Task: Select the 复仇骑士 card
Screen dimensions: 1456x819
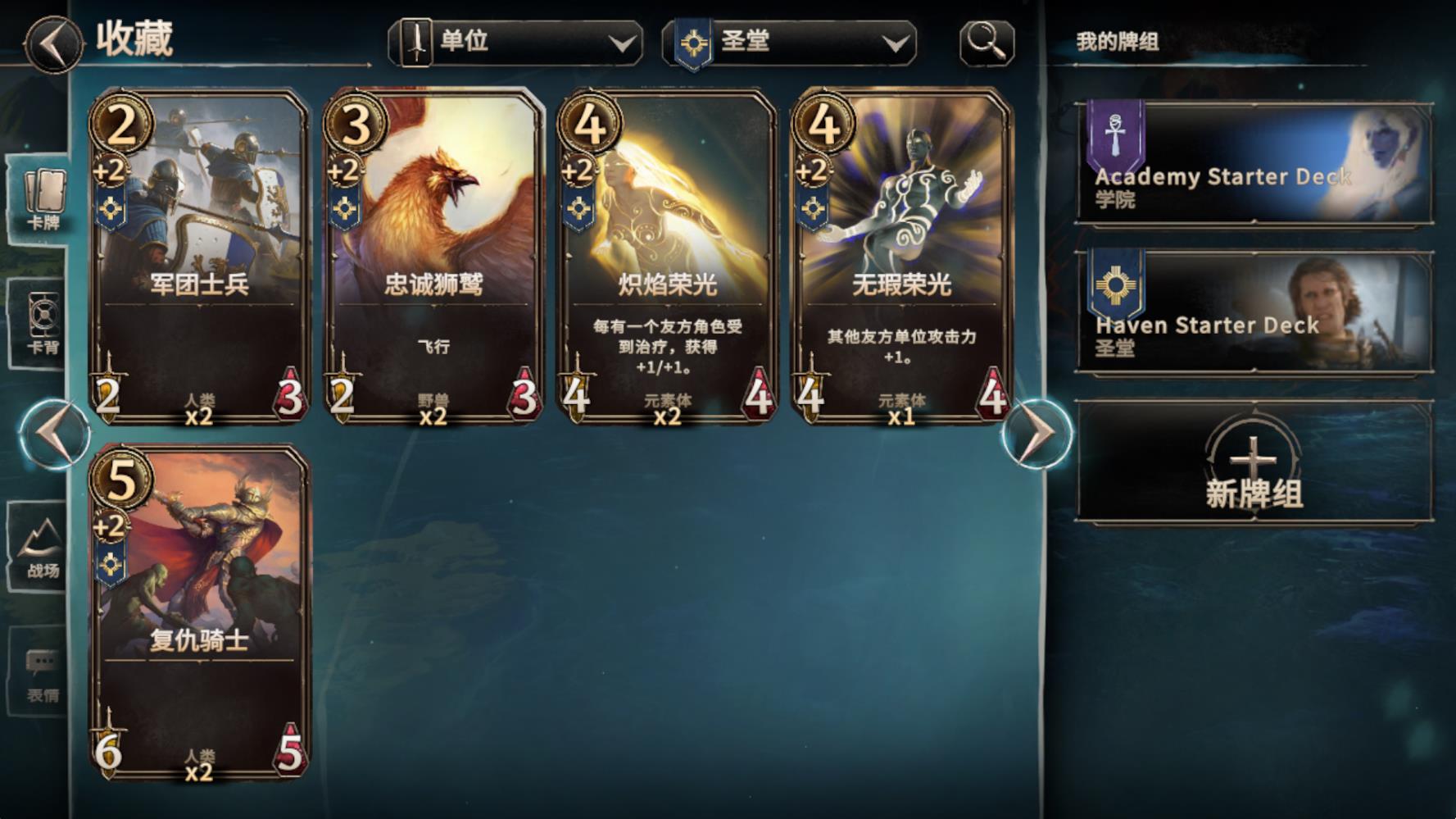Action: pyautogui.click(x=199, y=615)
